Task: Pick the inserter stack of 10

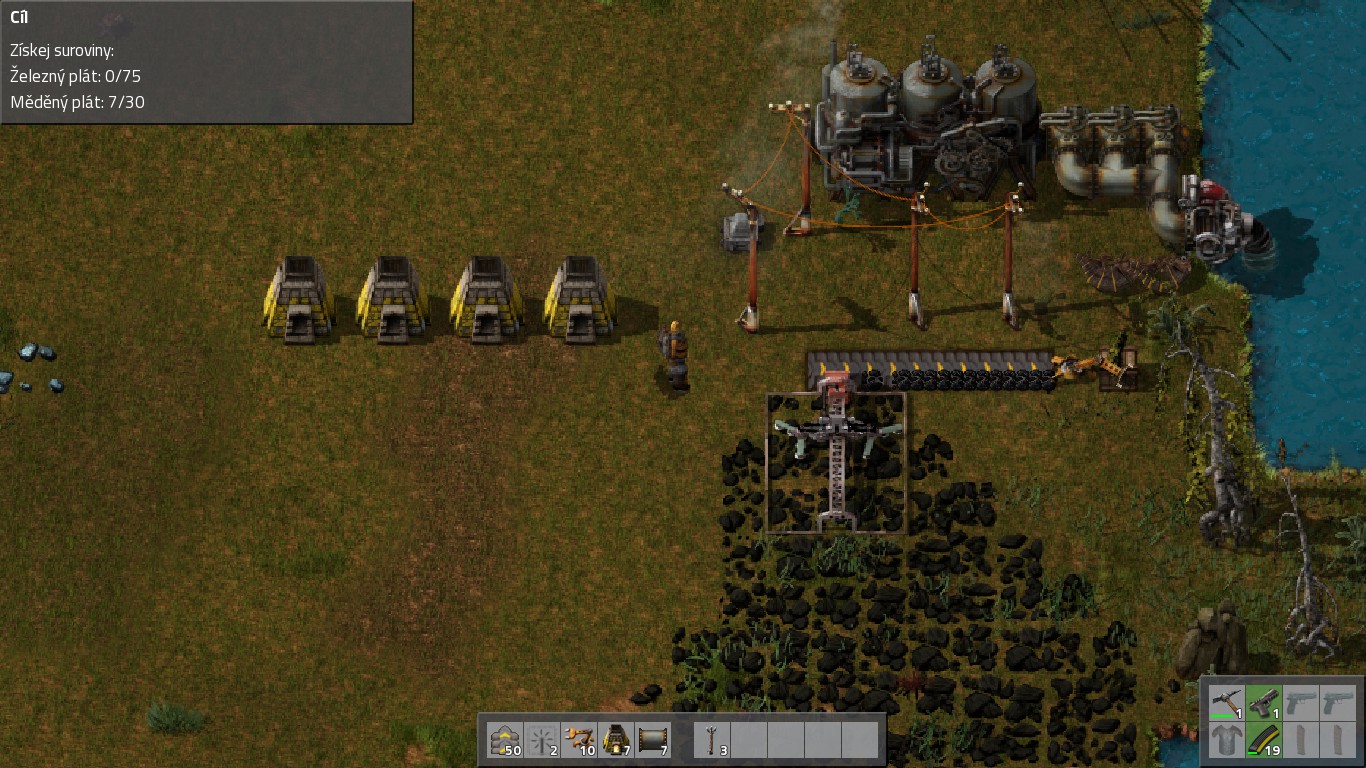Action: (579, 740)
